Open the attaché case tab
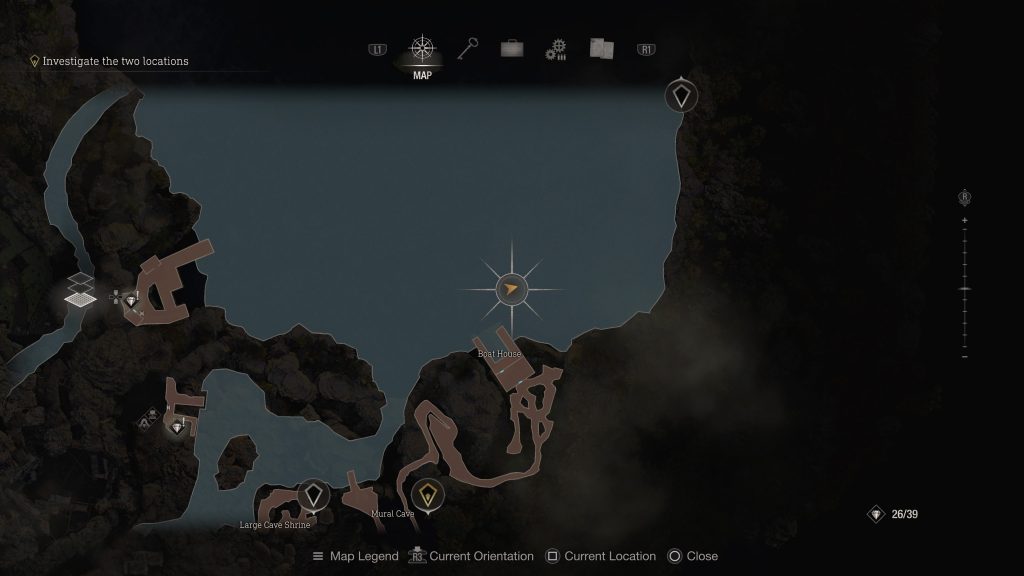Screen dimensions: 1024x576 (512, 49)
